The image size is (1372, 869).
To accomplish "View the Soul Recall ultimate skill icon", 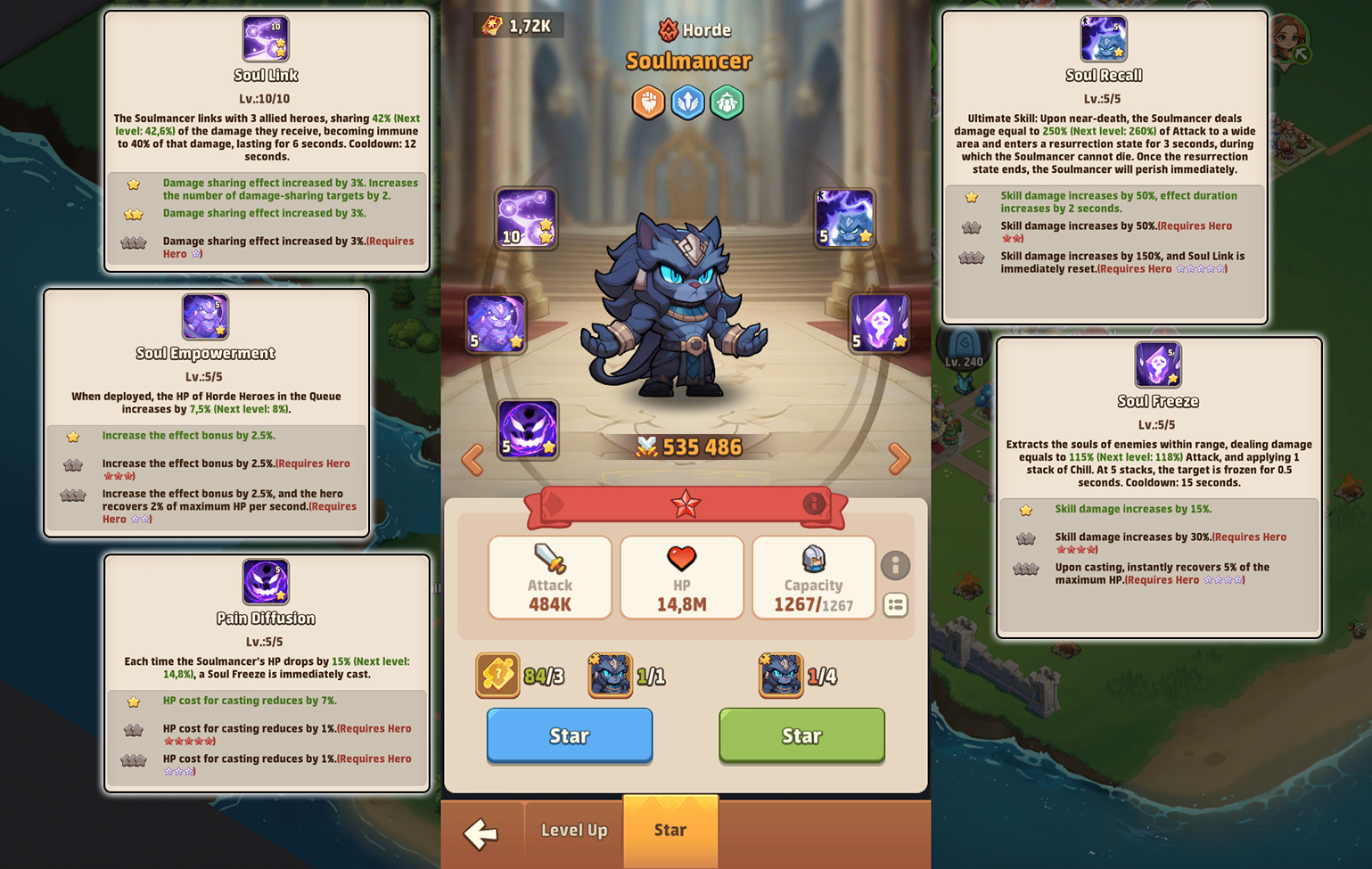I will click(842, 217).
